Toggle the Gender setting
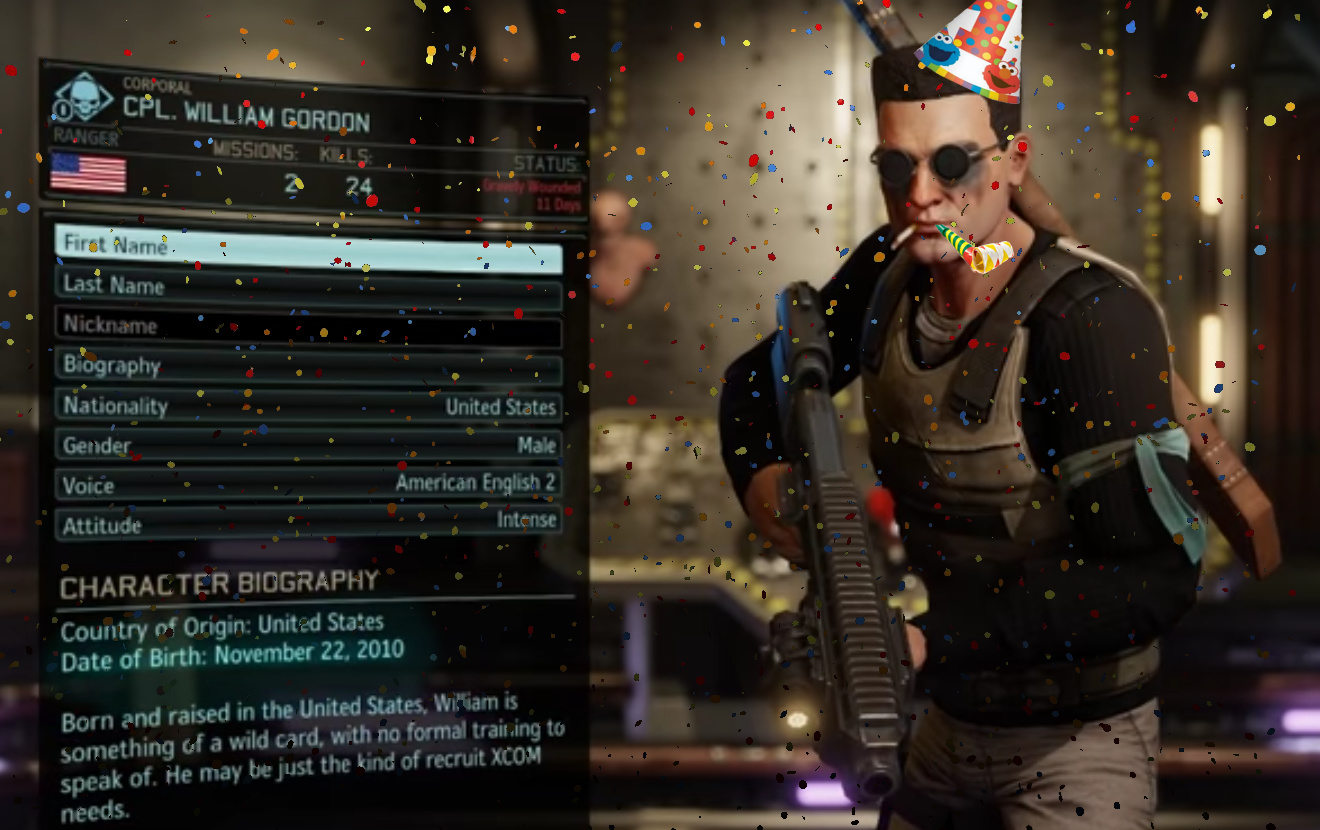This screenshot has height=830, width=1320. 308,446
